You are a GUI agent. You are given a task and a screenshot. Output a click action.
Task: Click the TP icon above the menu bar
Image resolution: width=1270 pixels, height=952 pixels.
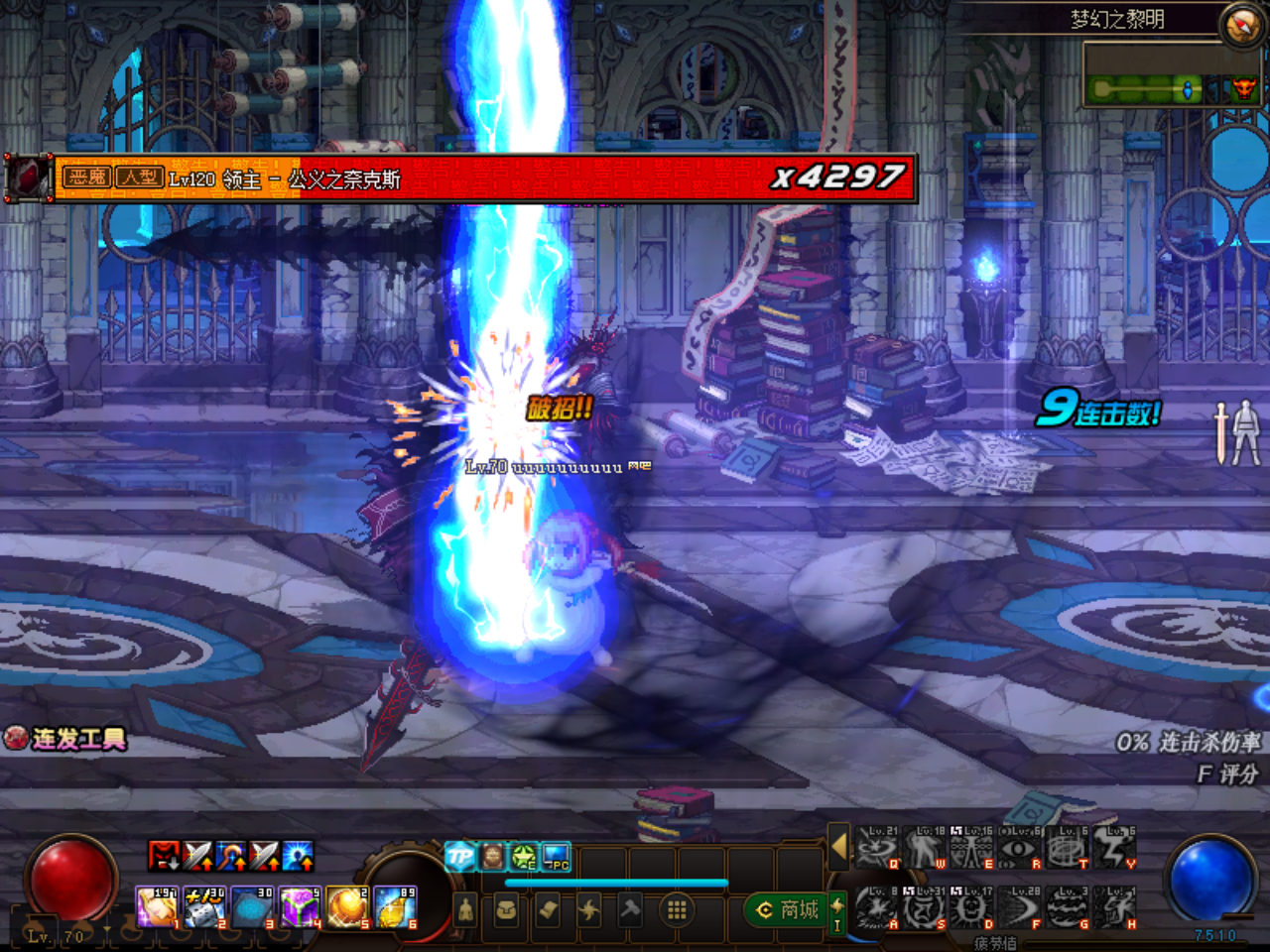pos(459,856)
